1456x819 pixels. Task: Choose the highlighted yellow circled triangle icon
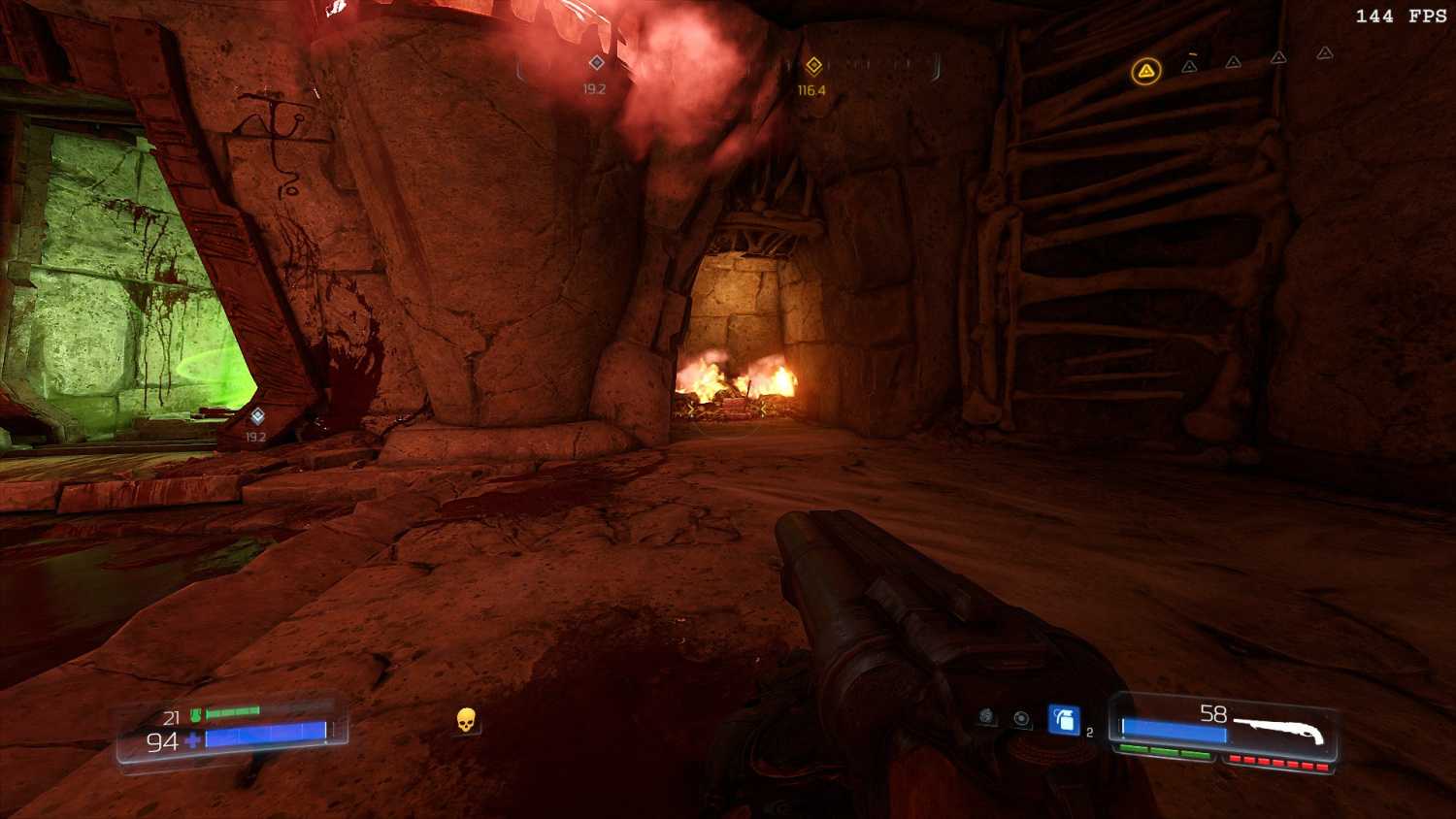pos(1146,71)
